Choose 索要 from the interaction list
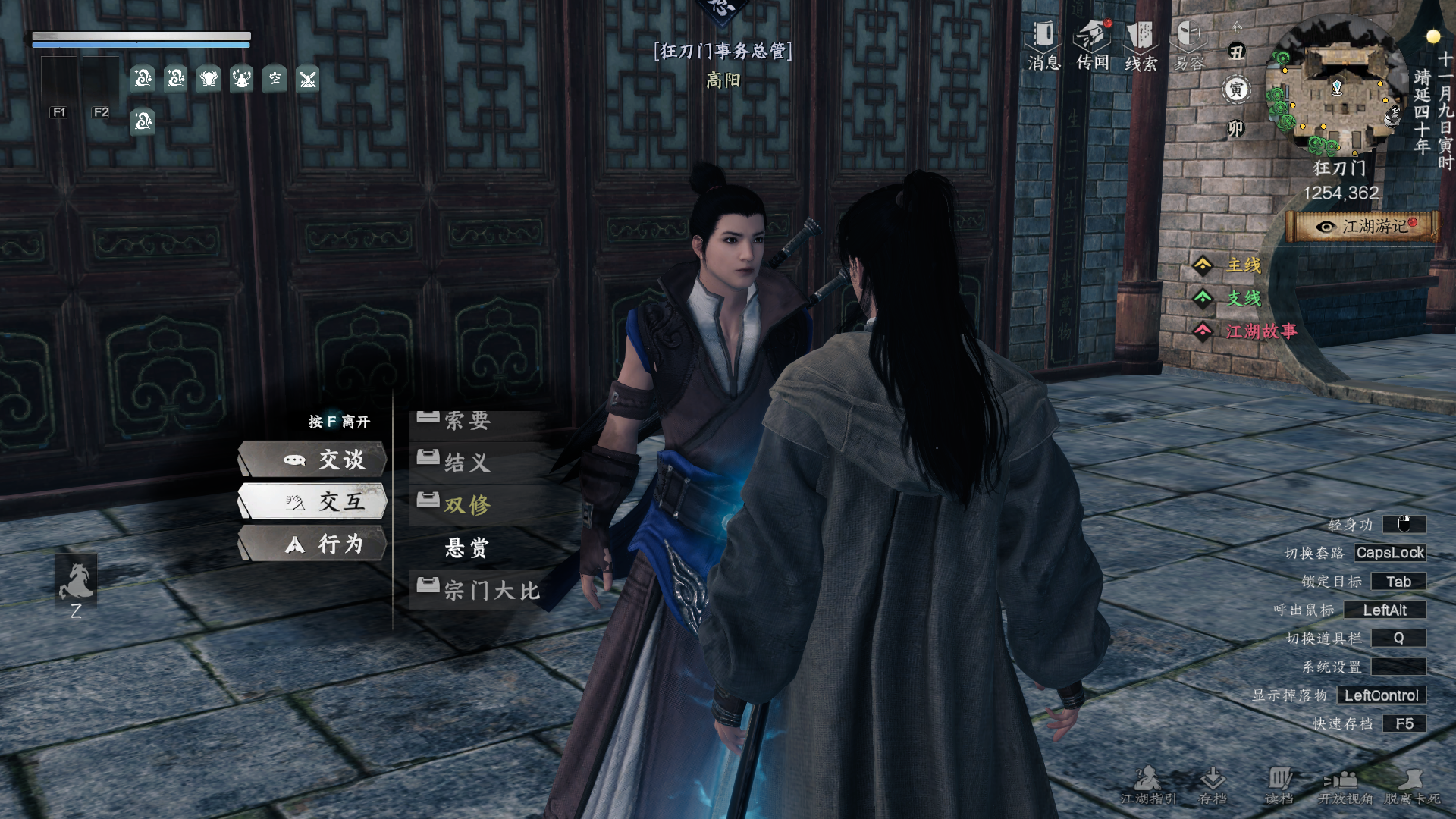The image size is (1456, 819). pyautogui.click(x=467, y=421)
